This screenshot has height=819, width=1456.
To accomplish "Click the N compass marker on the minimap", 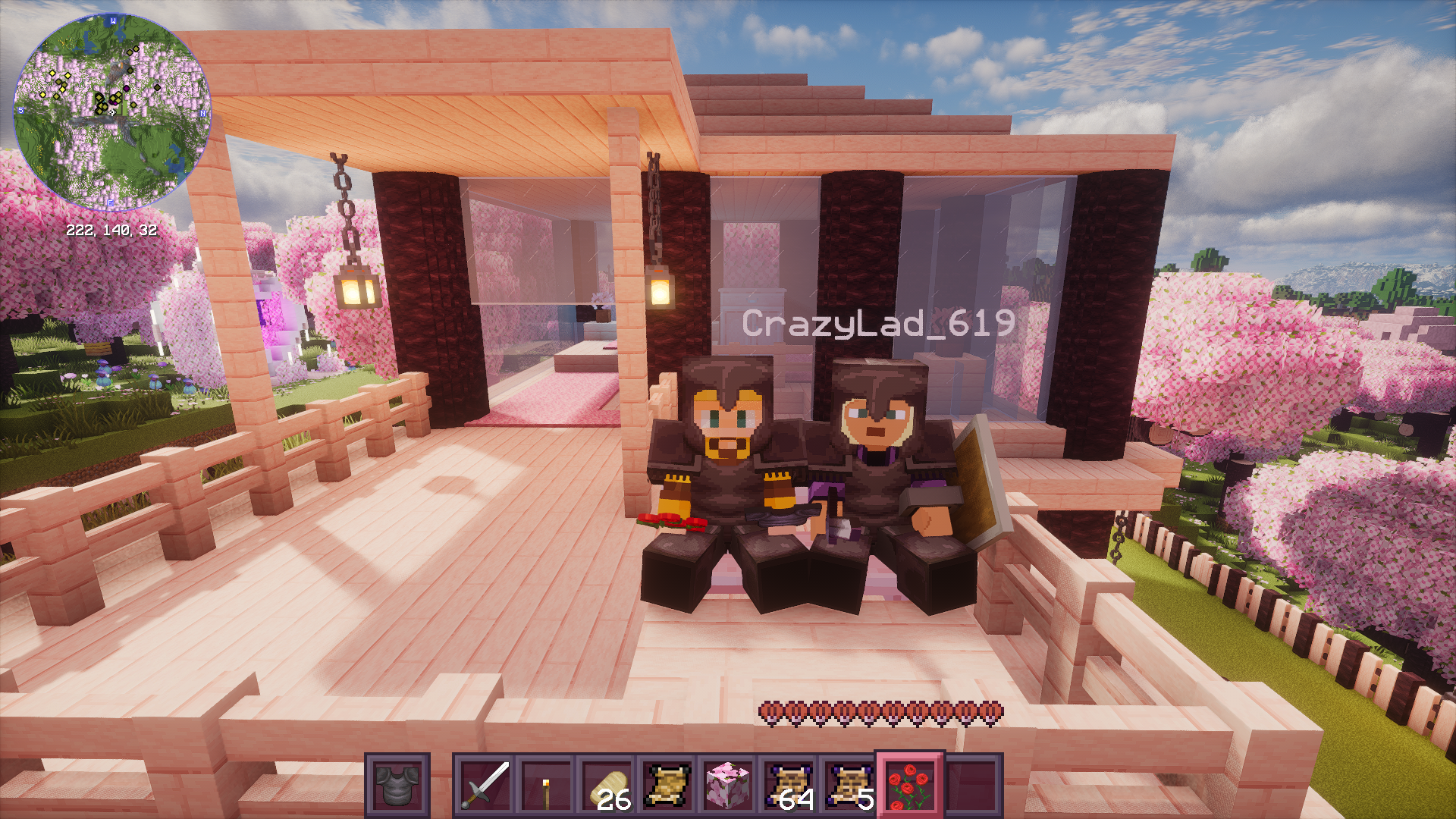I will coord(202,114).
